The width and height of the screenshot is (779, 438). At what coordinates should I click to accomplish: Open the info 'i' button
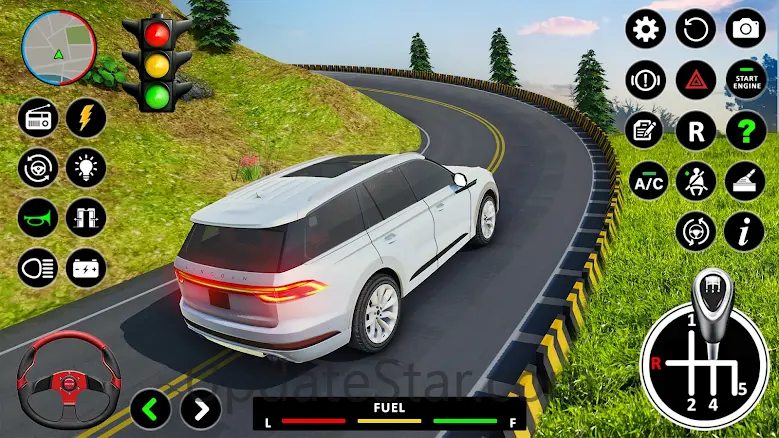pos(745,232)
